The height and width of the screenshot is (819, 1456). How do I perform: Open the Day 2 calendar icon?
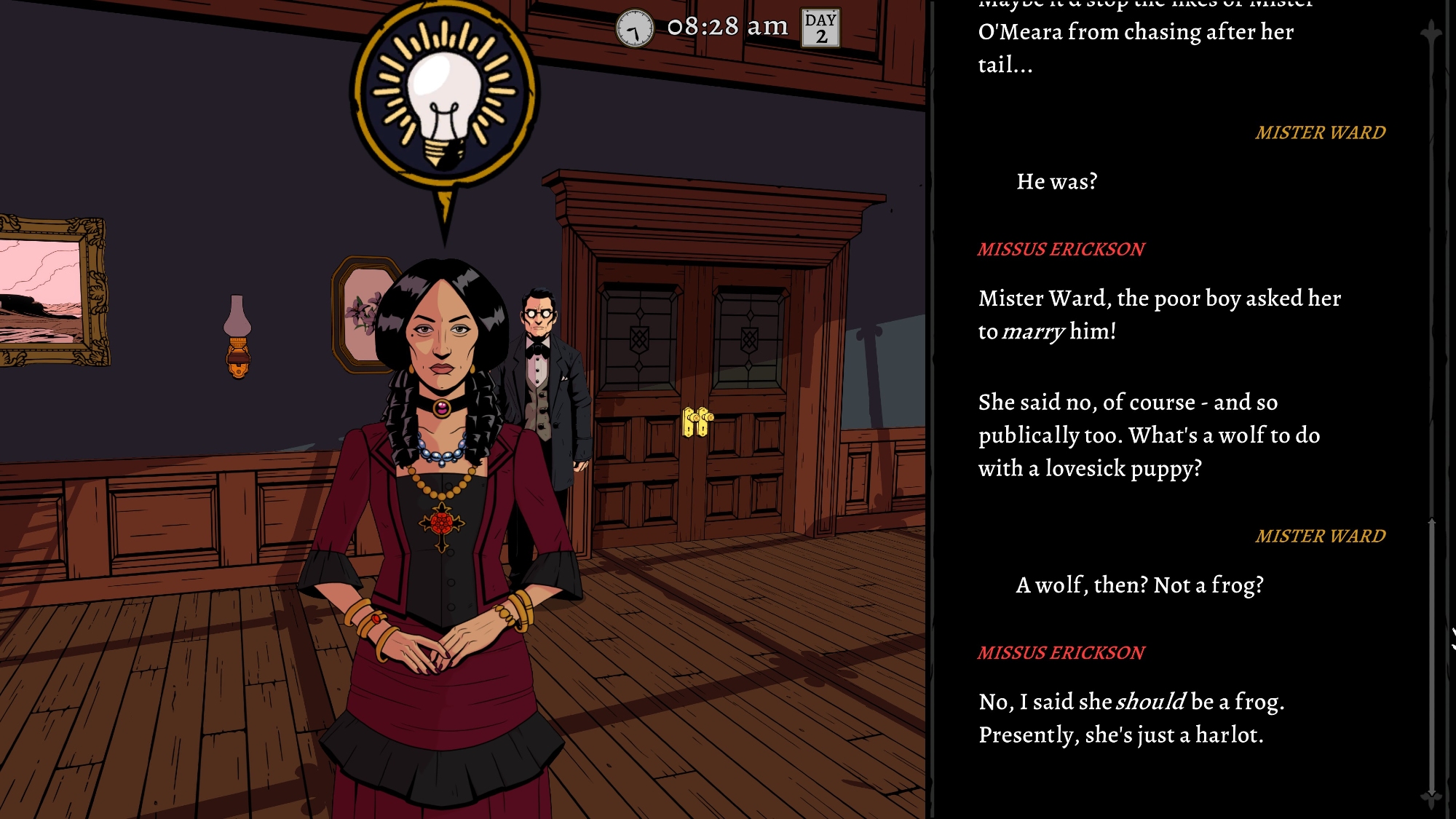pos(820,28)
